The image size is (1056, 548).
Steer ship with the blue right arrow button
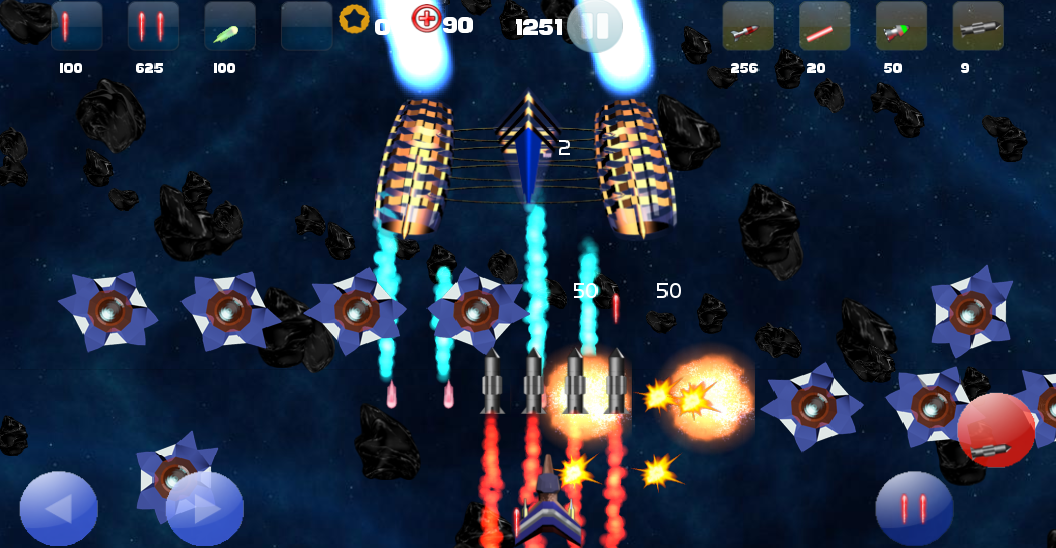[205, 509]
